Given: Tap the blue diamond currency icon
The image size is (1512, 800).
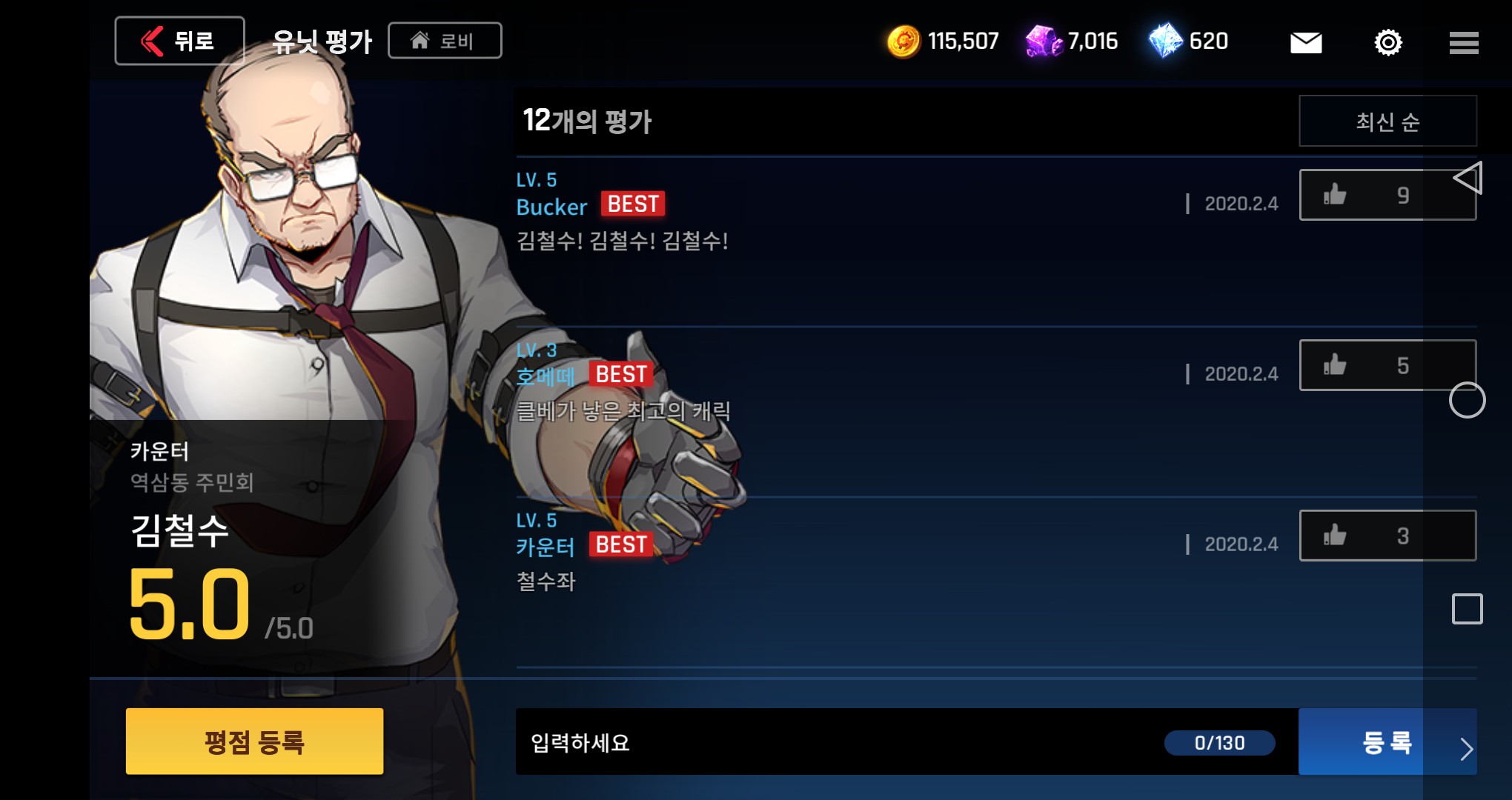Looking at the screenshot, I should click(x=1166, y=41).
